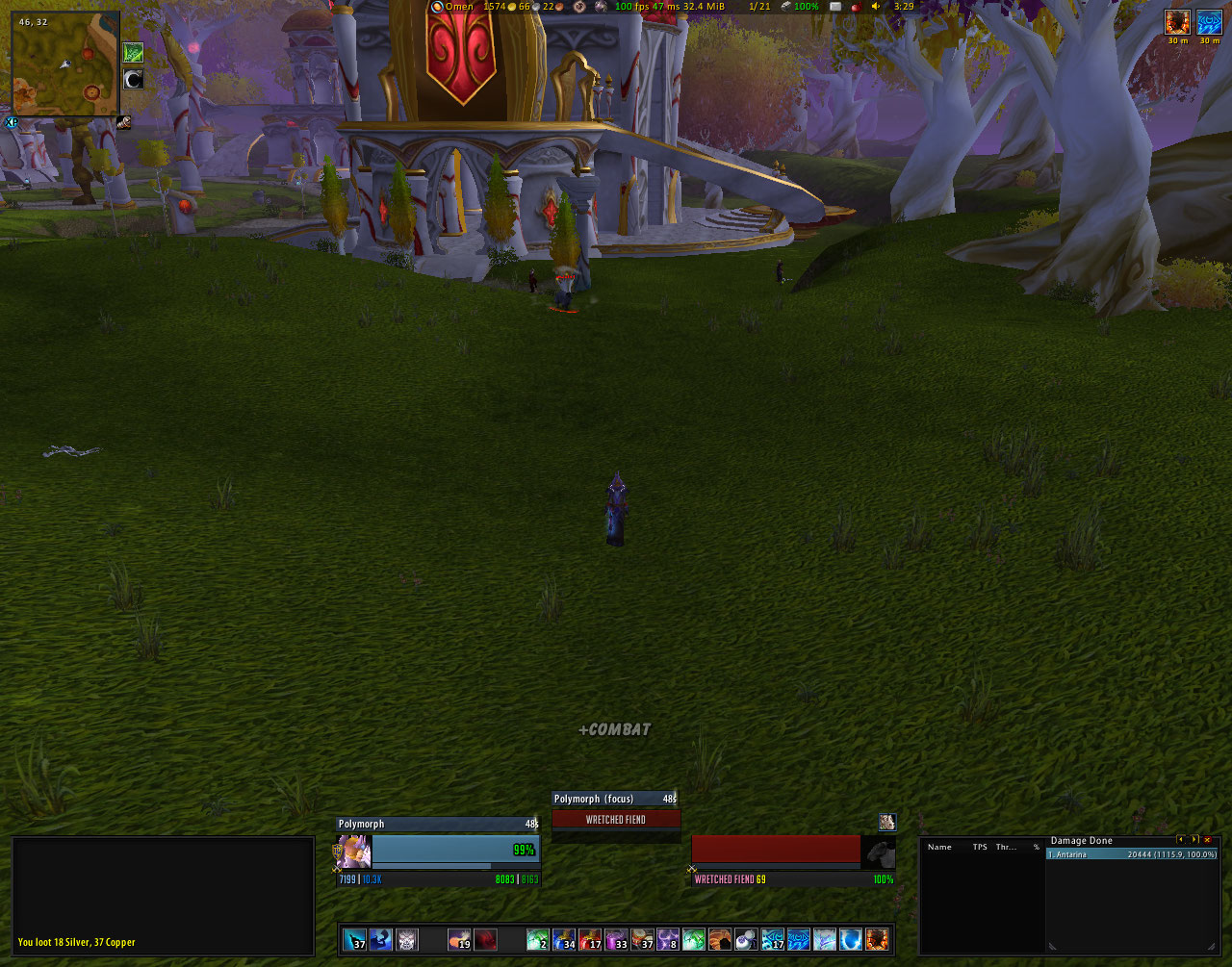Use the green gem with count 2
Screen dimensions: 1232x967
point(537,939)
